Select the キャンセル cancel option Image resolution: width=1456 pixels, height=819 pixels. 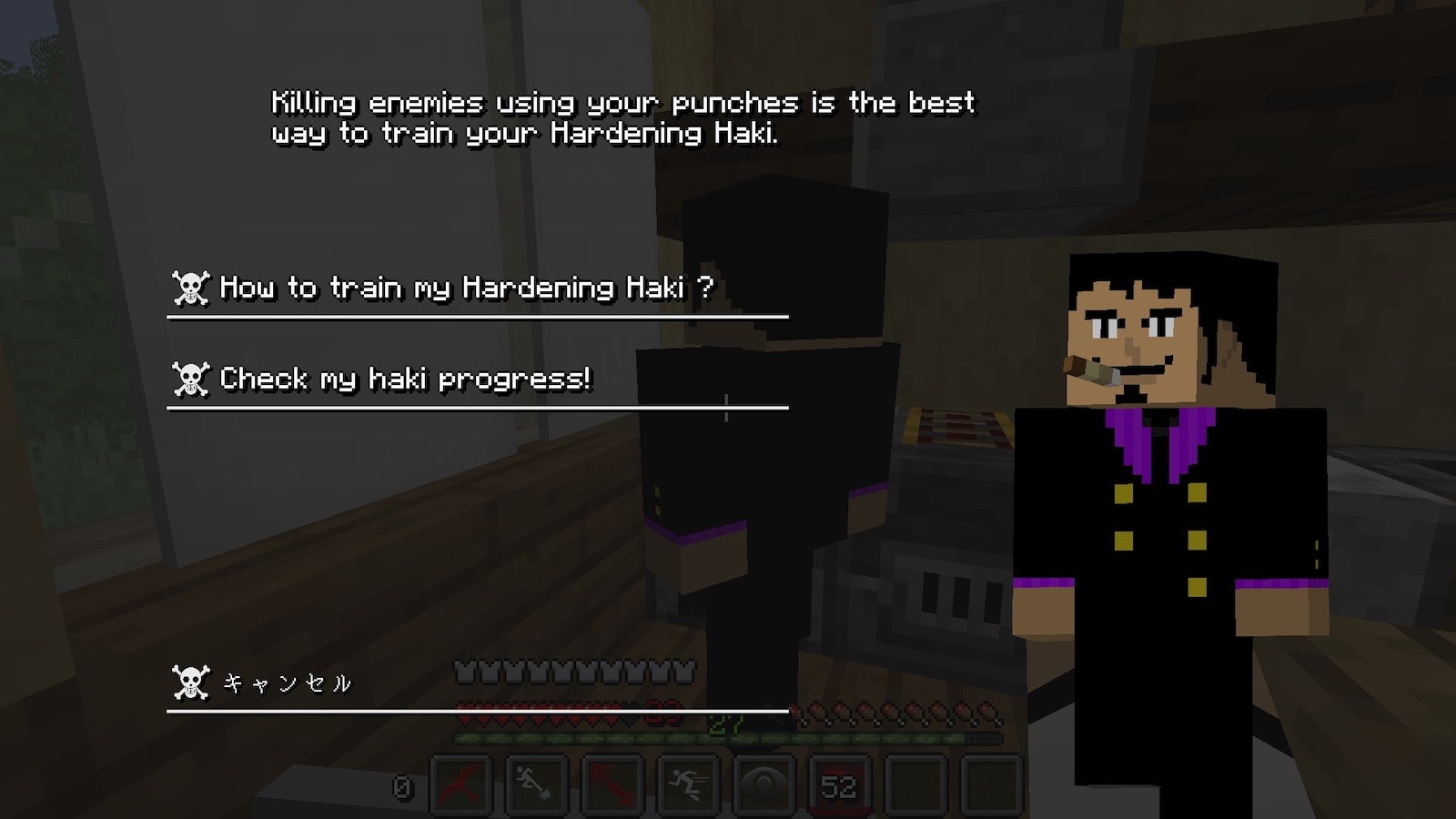point(288,682)
